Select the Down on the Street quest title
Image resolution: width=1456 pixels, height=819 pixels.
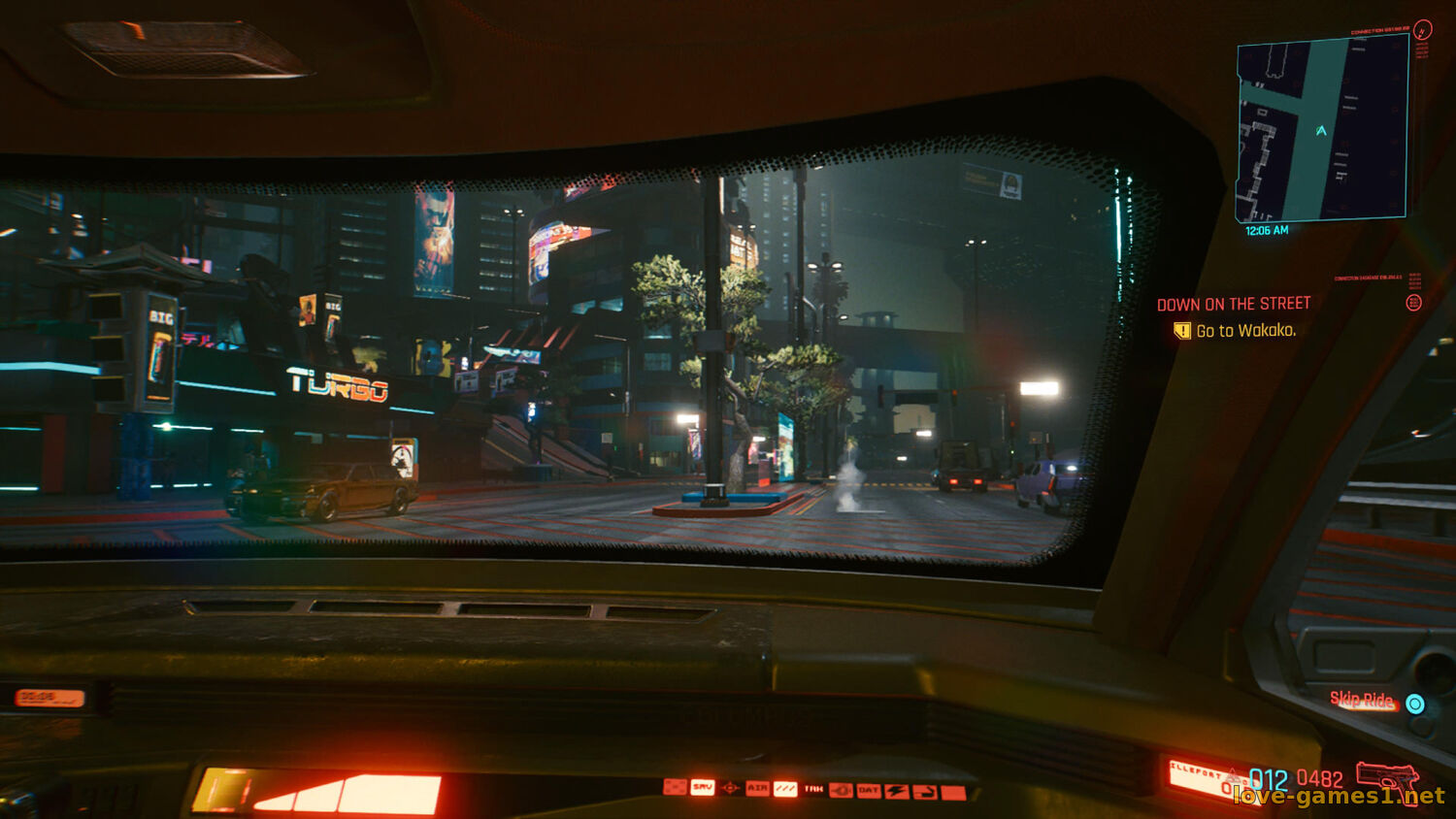point(1233,304)
